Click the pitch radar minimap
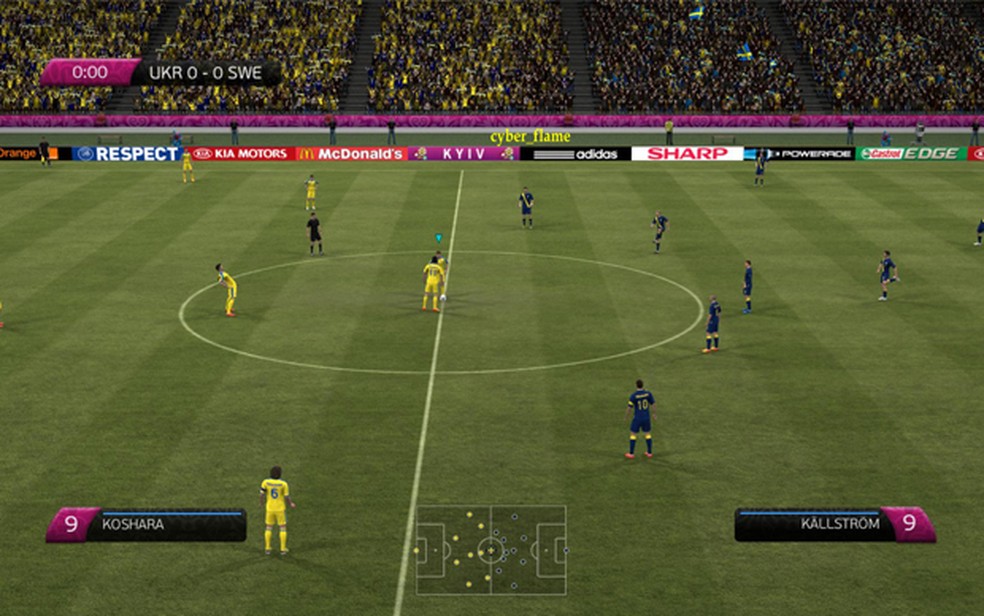The height and width of the screenshot is (616, 984). coord(491,550)
